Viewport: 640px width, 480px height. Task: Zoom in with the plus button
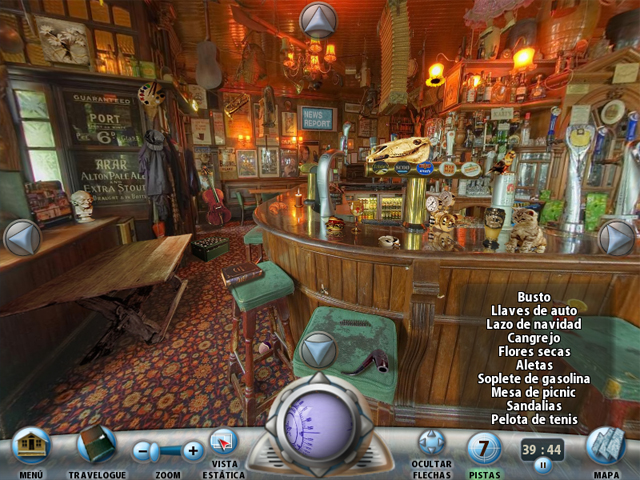[193, 451]
